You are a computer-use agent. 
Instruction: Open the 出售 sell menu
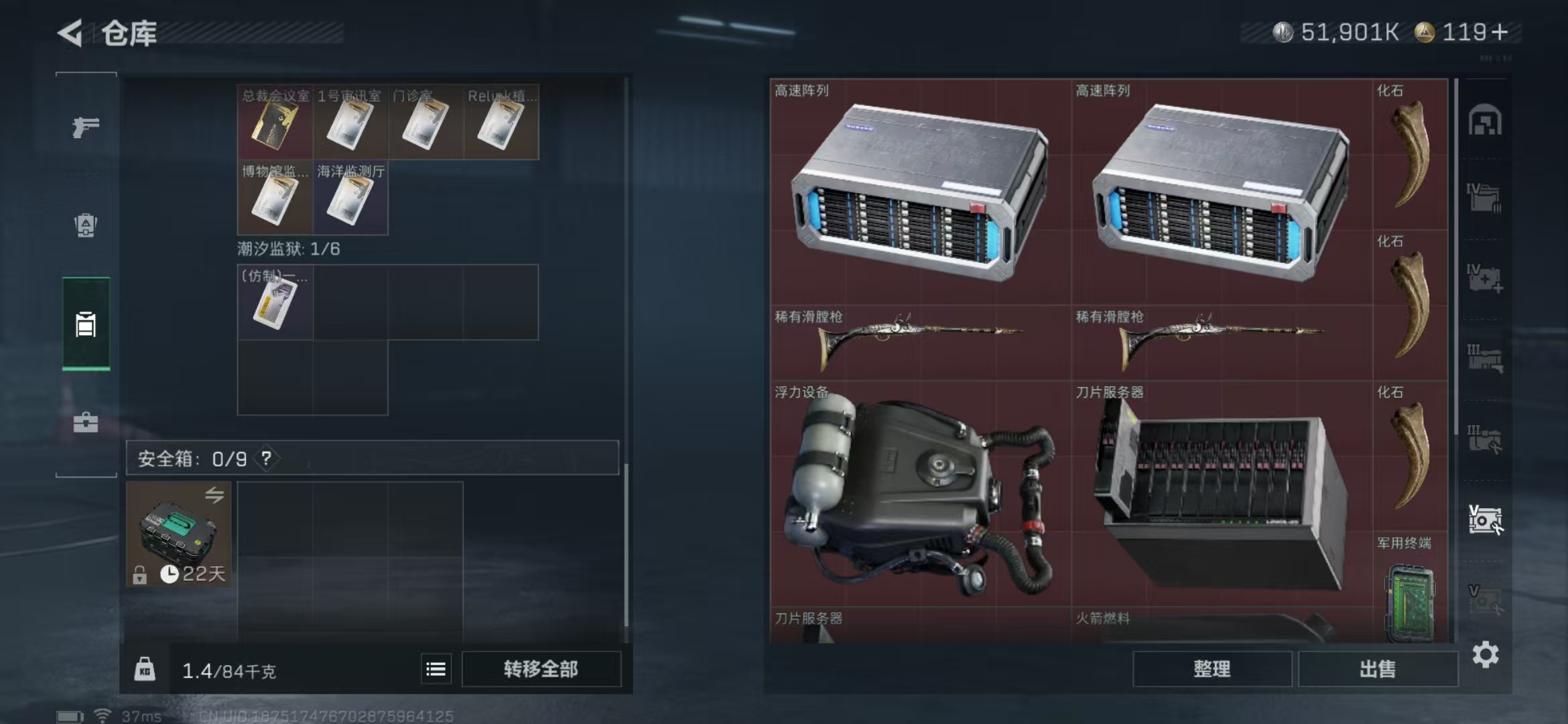coord(1378,668)
